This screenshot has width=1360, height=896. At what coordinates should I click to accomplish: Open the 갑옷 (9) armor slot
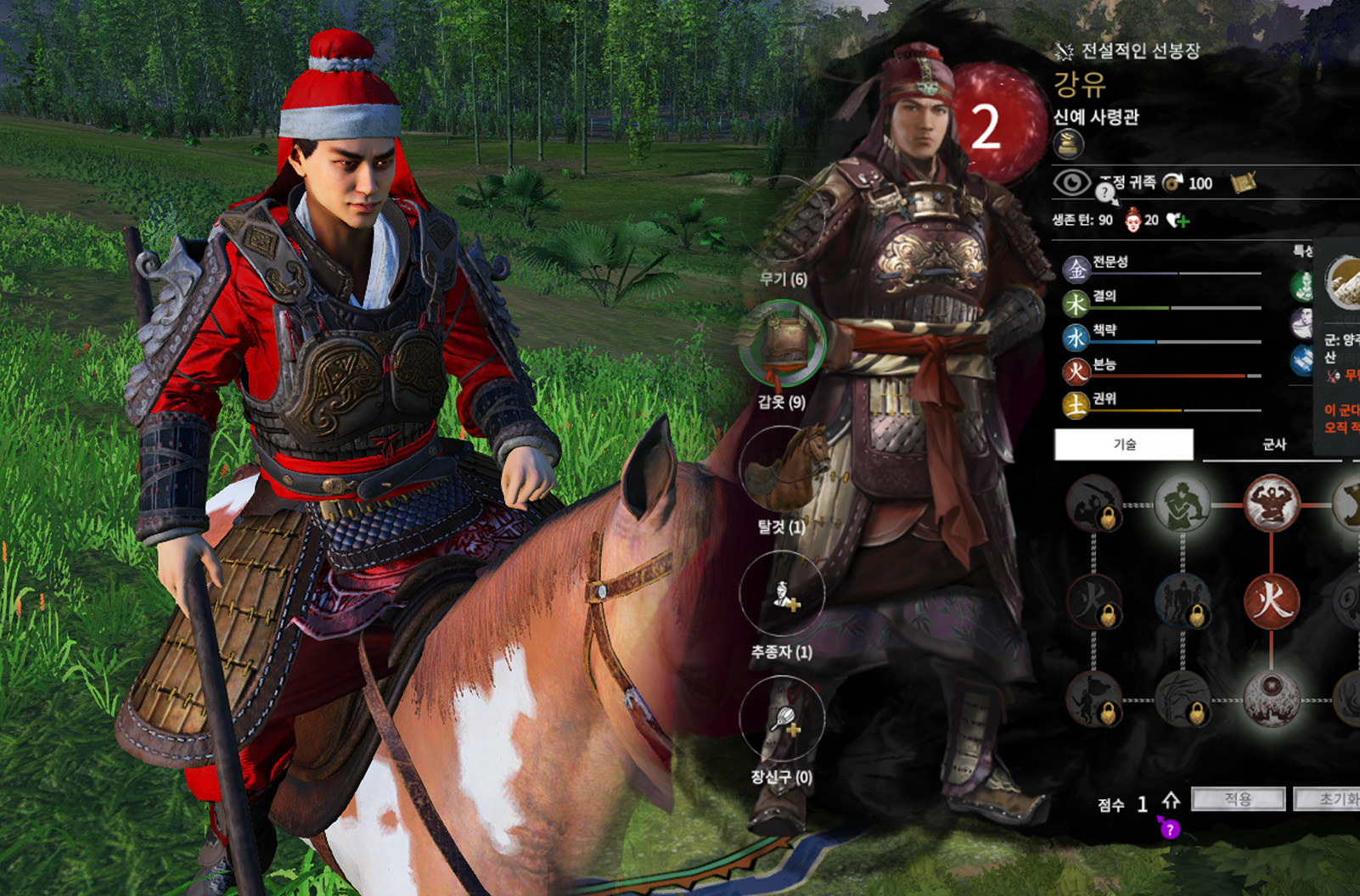pos(782,344)
